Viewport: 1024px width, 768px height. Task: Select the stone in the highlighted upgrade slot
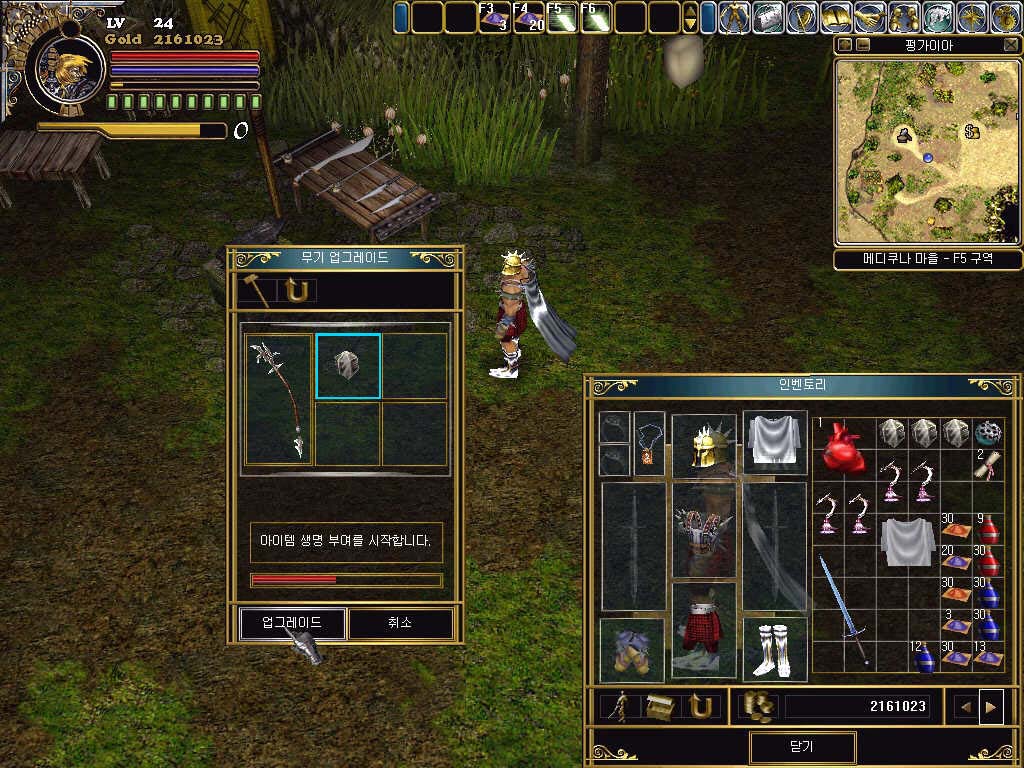348,366
